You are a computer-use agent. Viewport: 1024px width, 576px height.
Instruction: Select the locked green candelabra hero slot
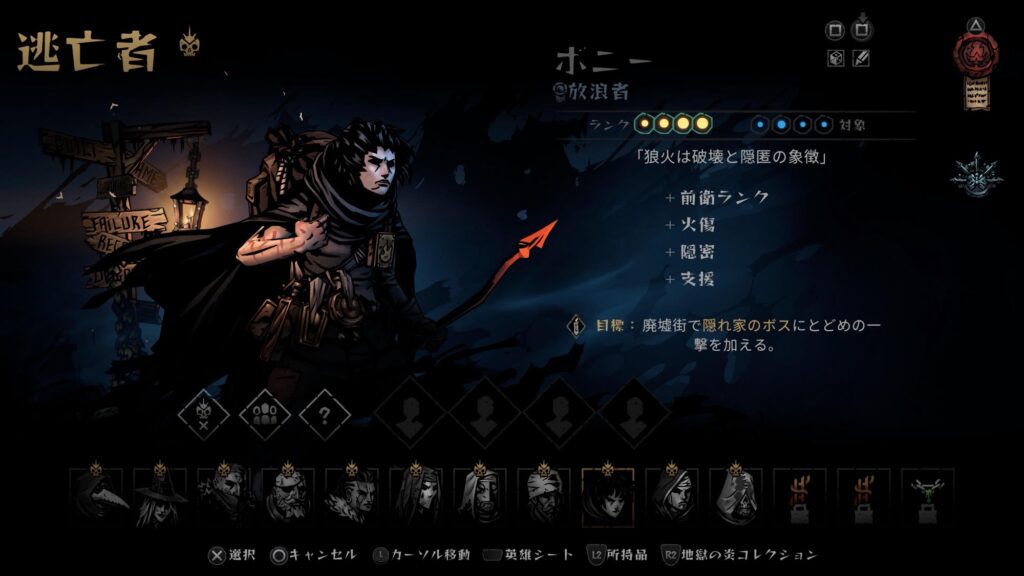click(928, 494)
